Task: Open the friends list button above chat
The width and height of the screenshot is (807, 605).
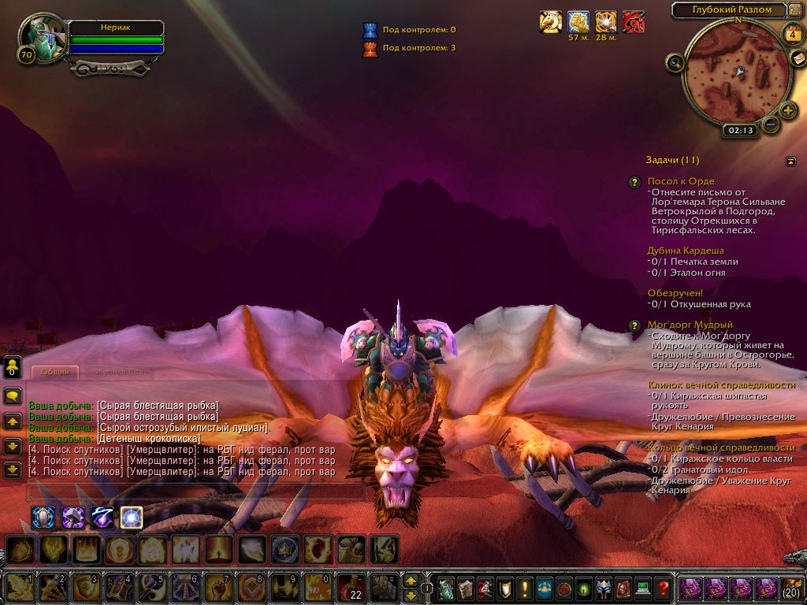Action: click(x=12, y=367)
